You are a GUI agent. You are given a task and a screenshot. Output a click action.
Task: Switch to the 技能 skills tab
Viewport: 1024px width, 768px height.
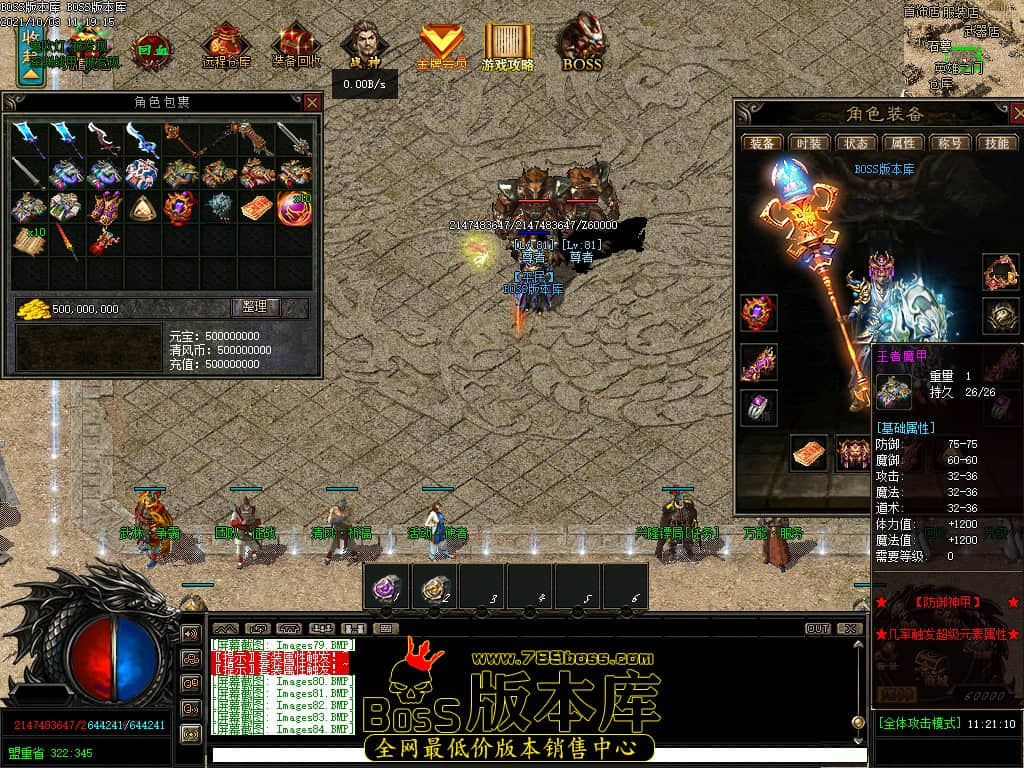(997, 143)
